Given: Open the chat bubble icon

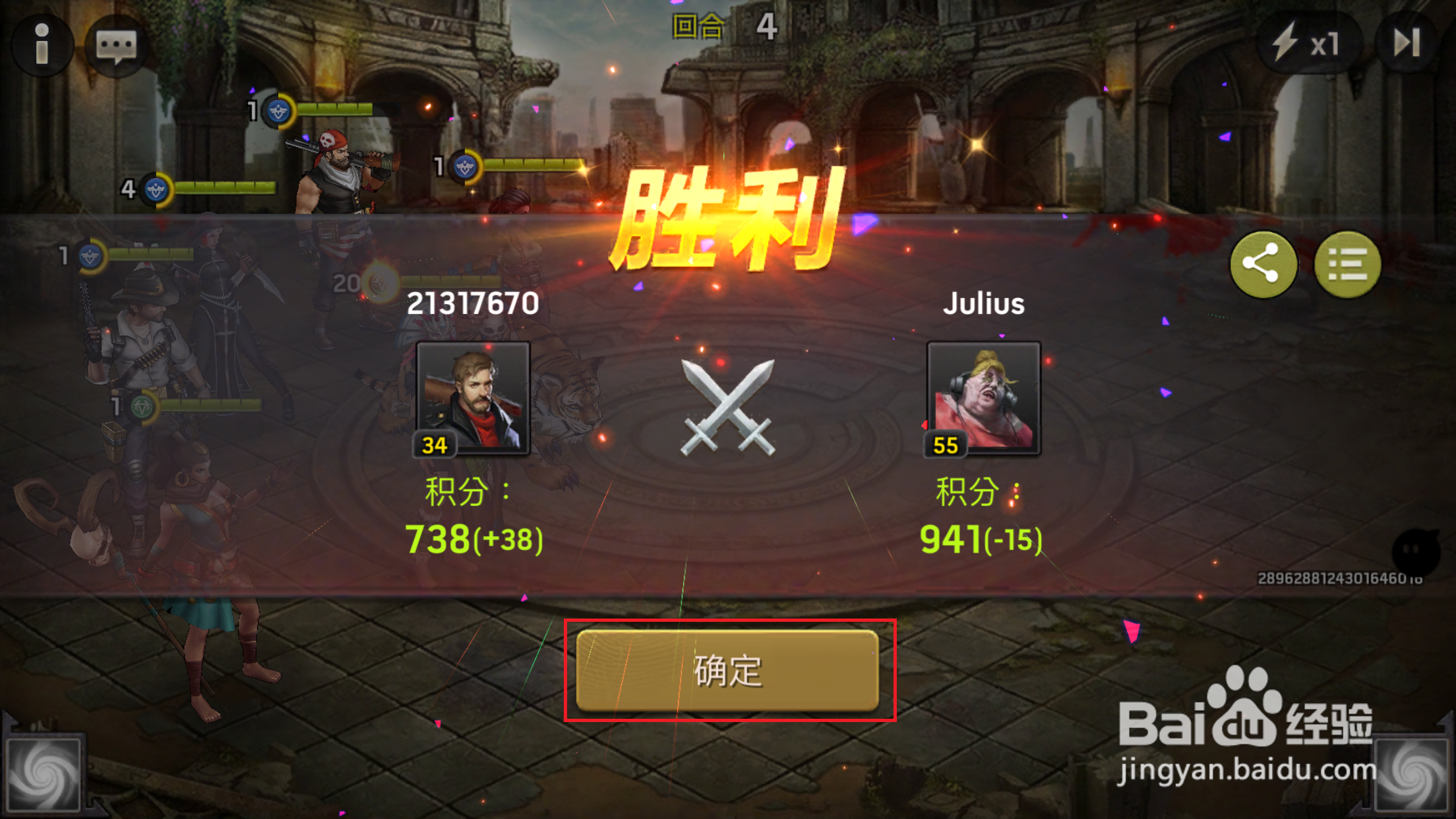Looking at the screenshot, I should pyautogui.click(x=117, y=46).
